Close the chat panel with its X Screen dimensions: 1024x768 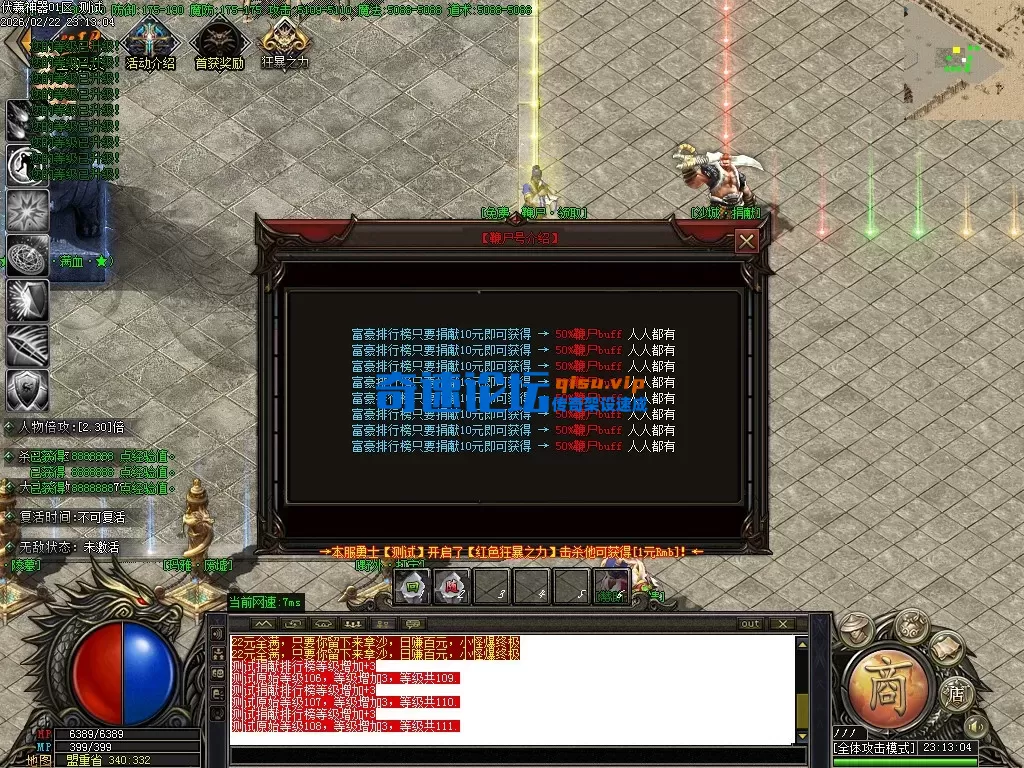click(x=781, y=624)
